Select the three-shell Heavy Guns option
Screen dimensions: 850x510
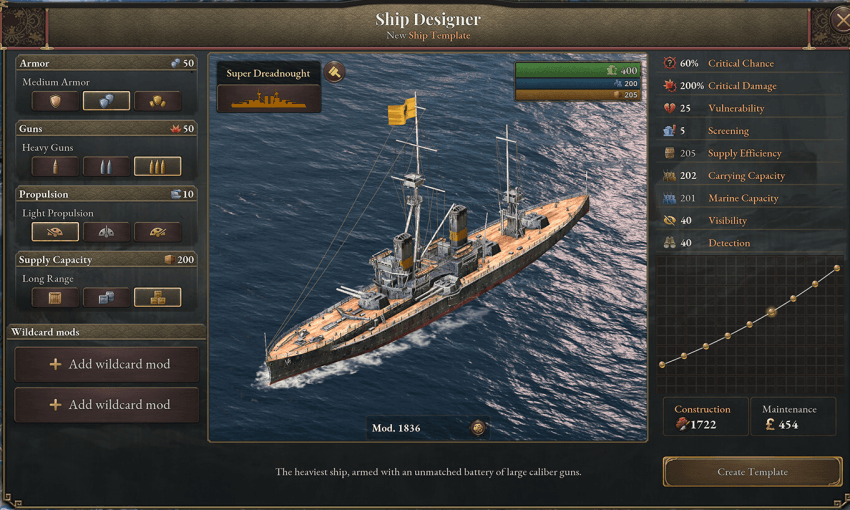(x=157, y=166)
